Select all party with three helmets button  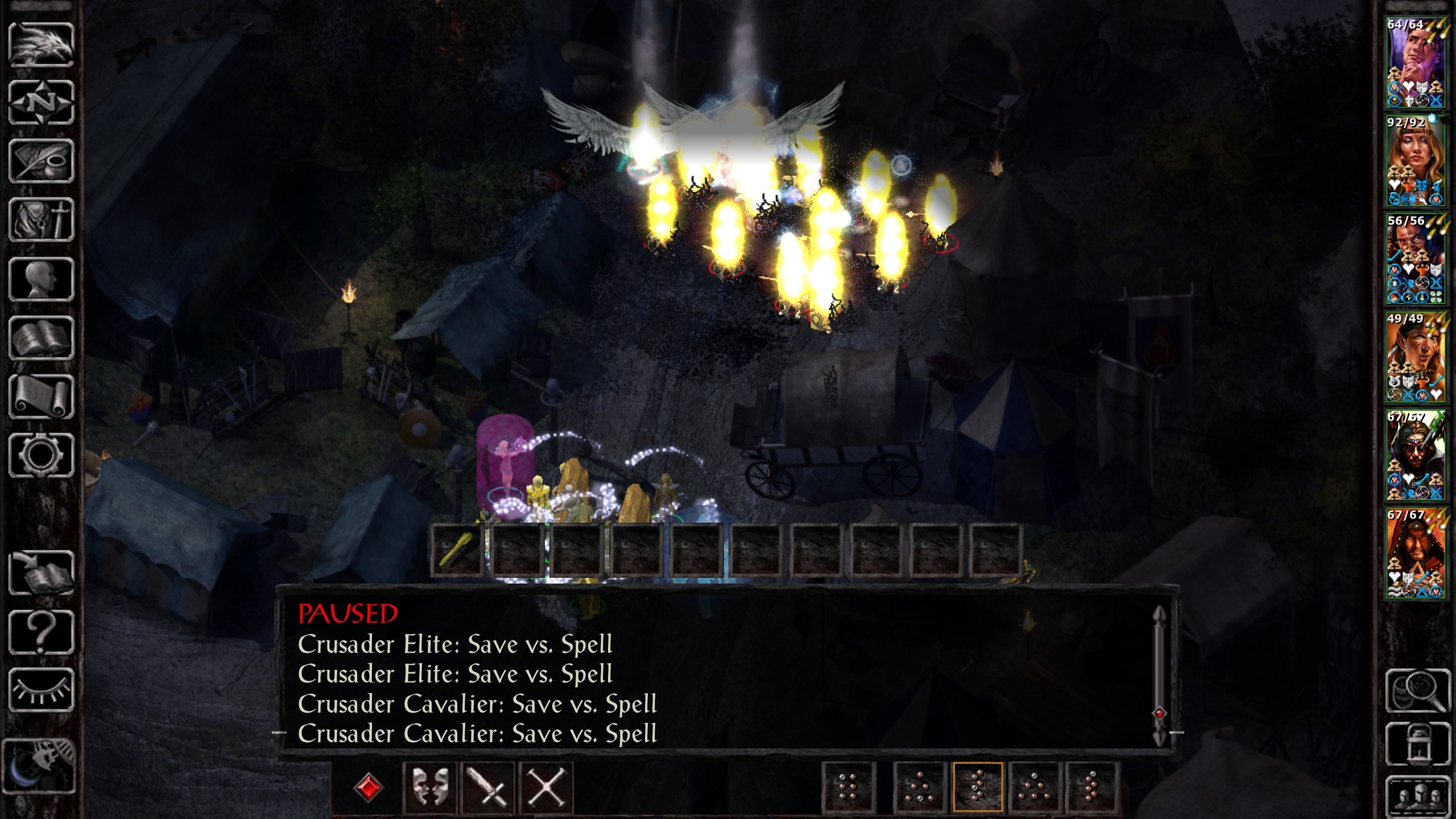pos(1418,796)
